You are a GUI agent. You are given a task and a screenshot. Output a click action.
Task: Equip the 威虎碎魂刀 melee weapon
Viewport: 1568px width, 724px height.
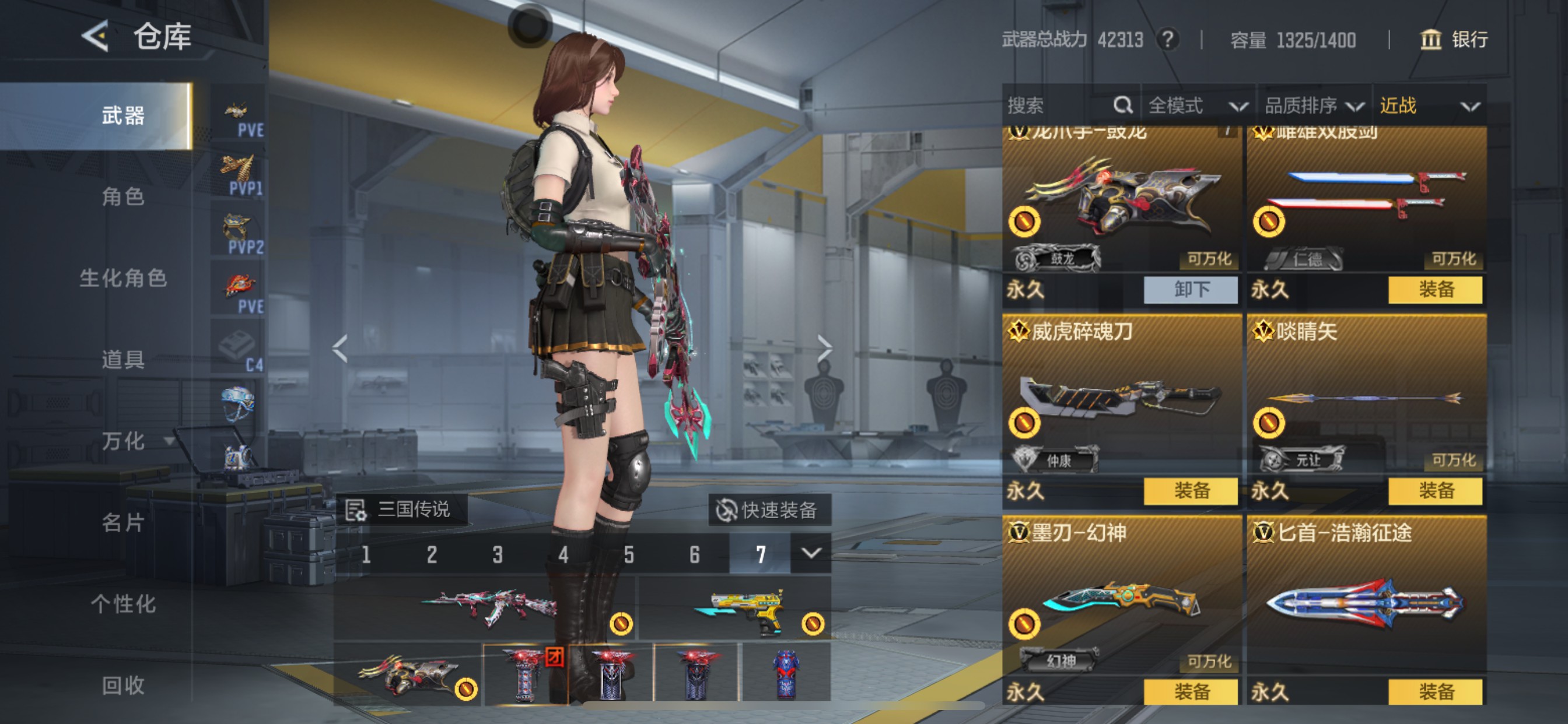[1191, 491]
